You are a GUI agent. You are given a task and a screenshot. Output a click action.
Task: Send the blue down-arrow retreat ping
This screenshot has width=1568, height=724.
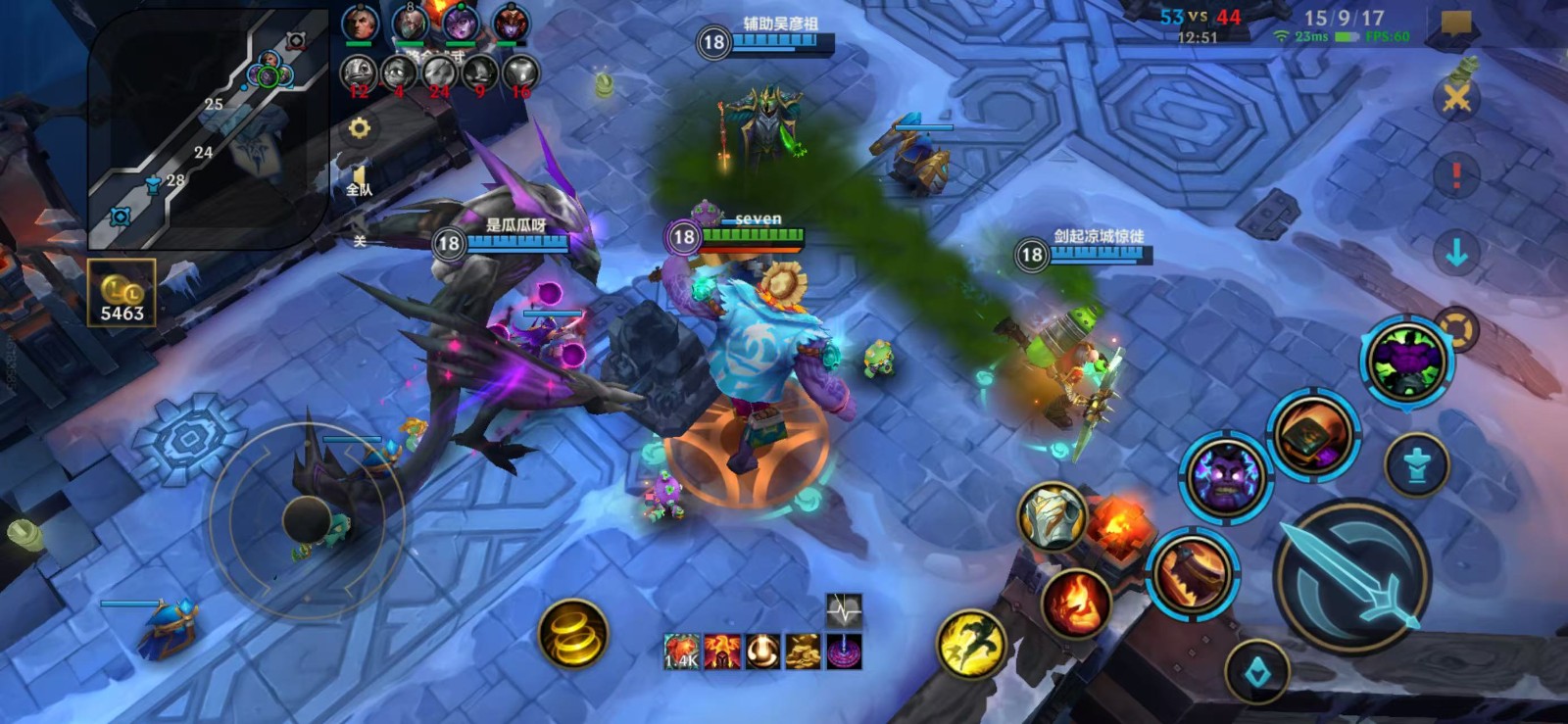pyautogui.click(x=1456, y=253)
